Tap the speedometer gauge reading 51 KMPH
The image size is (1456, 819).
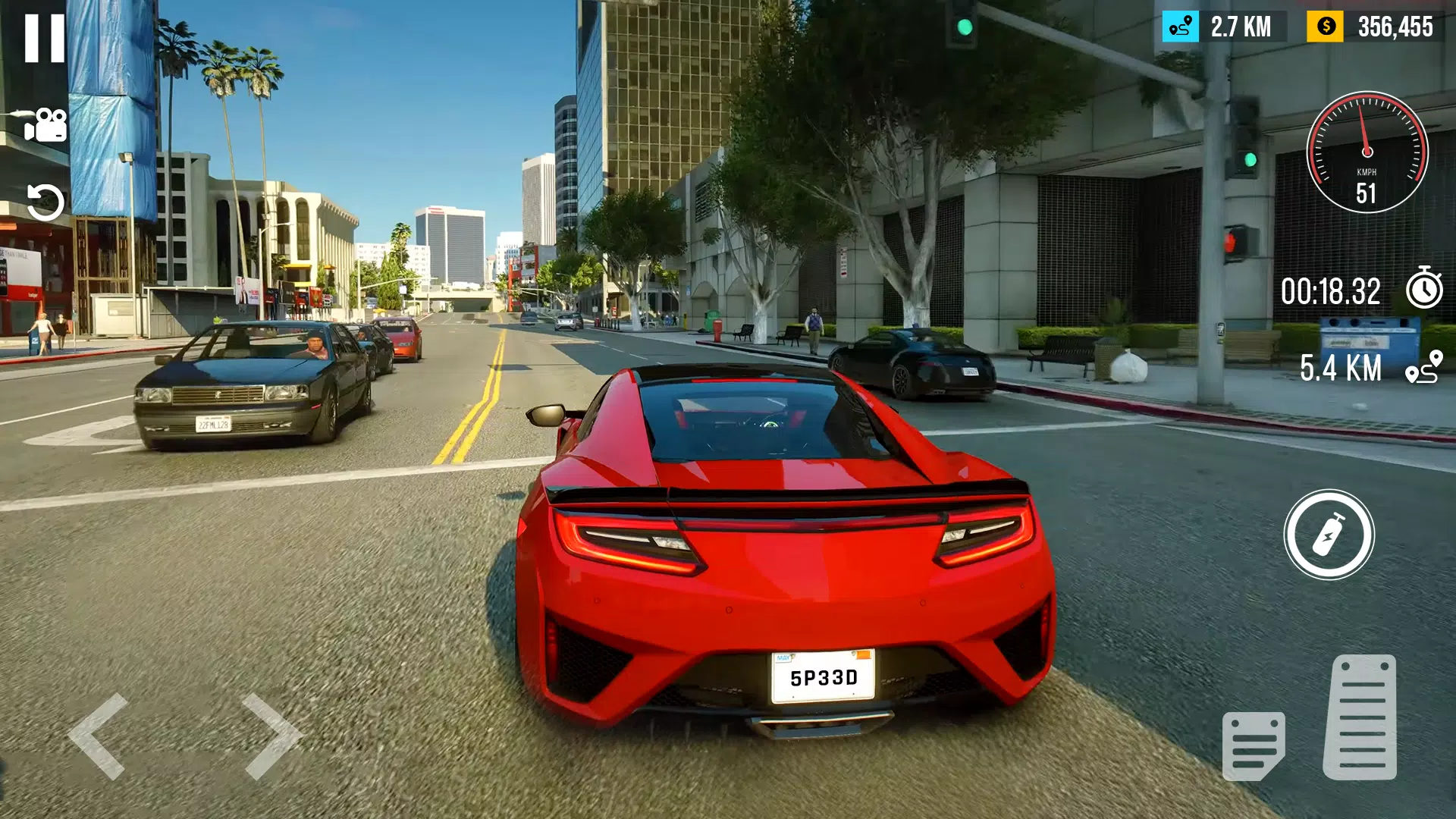(1367, 152)
